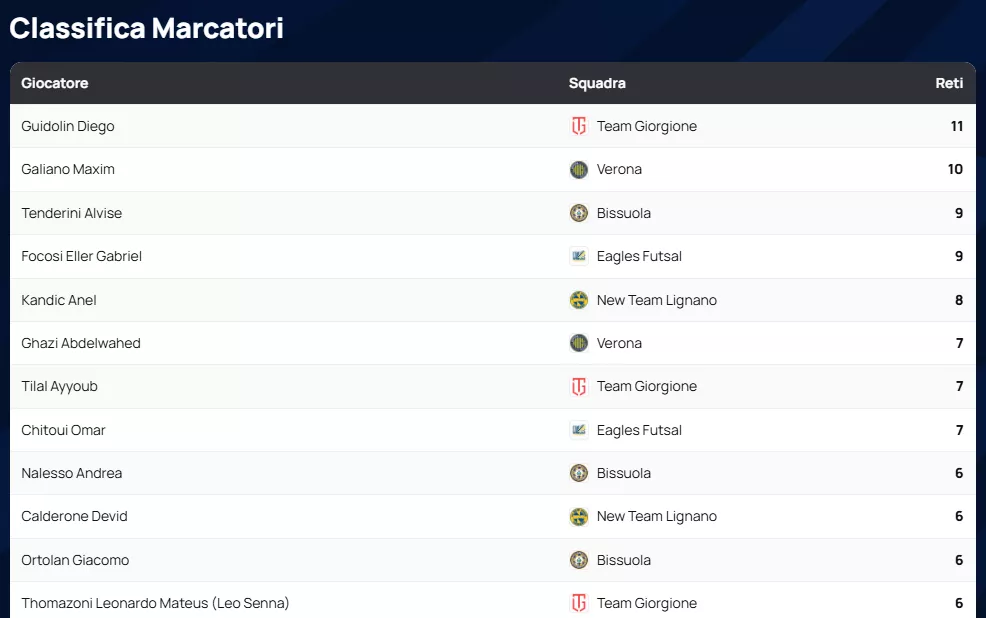Open Ghazi Abdelwahed's entry

(x=81, y=343)
